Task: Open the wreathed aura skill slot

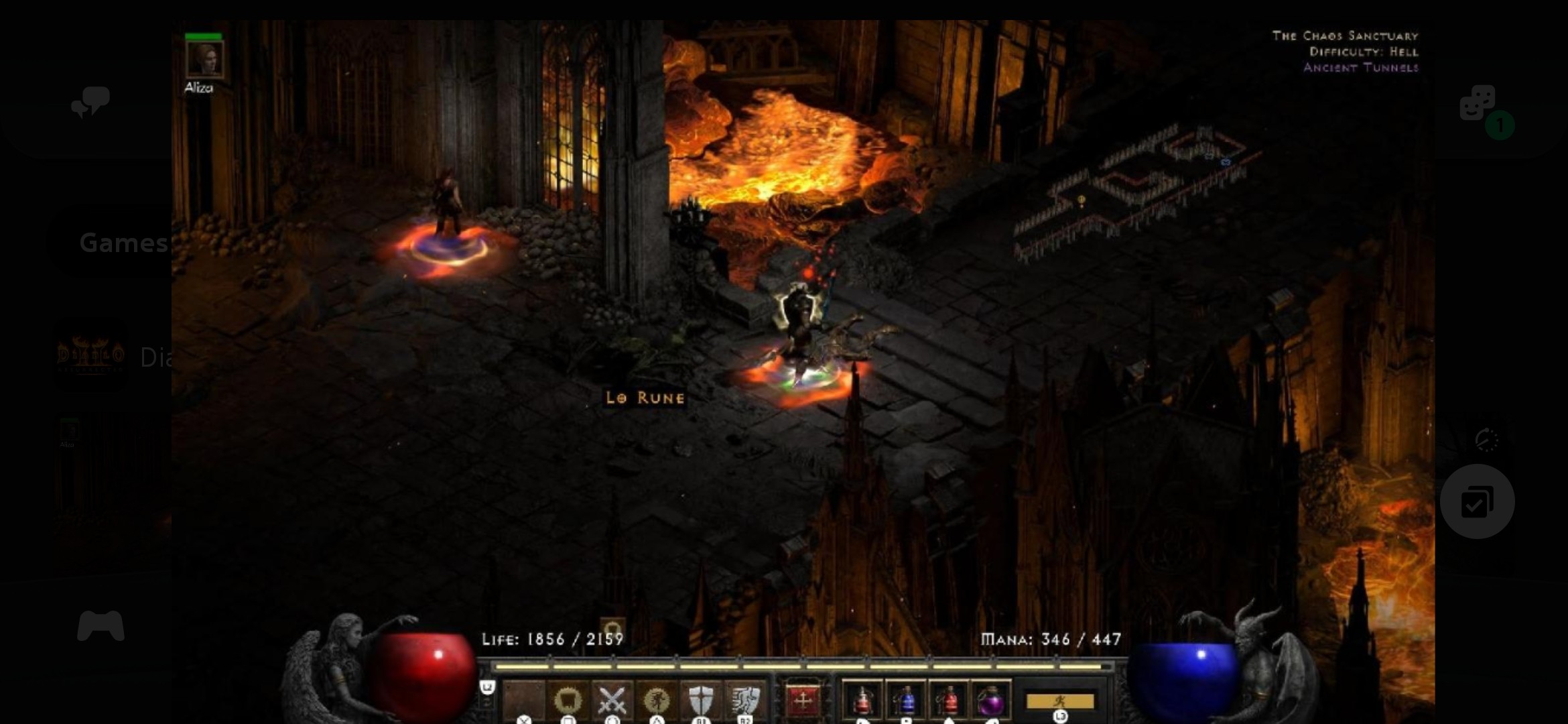Action: [x=567, y=699]
